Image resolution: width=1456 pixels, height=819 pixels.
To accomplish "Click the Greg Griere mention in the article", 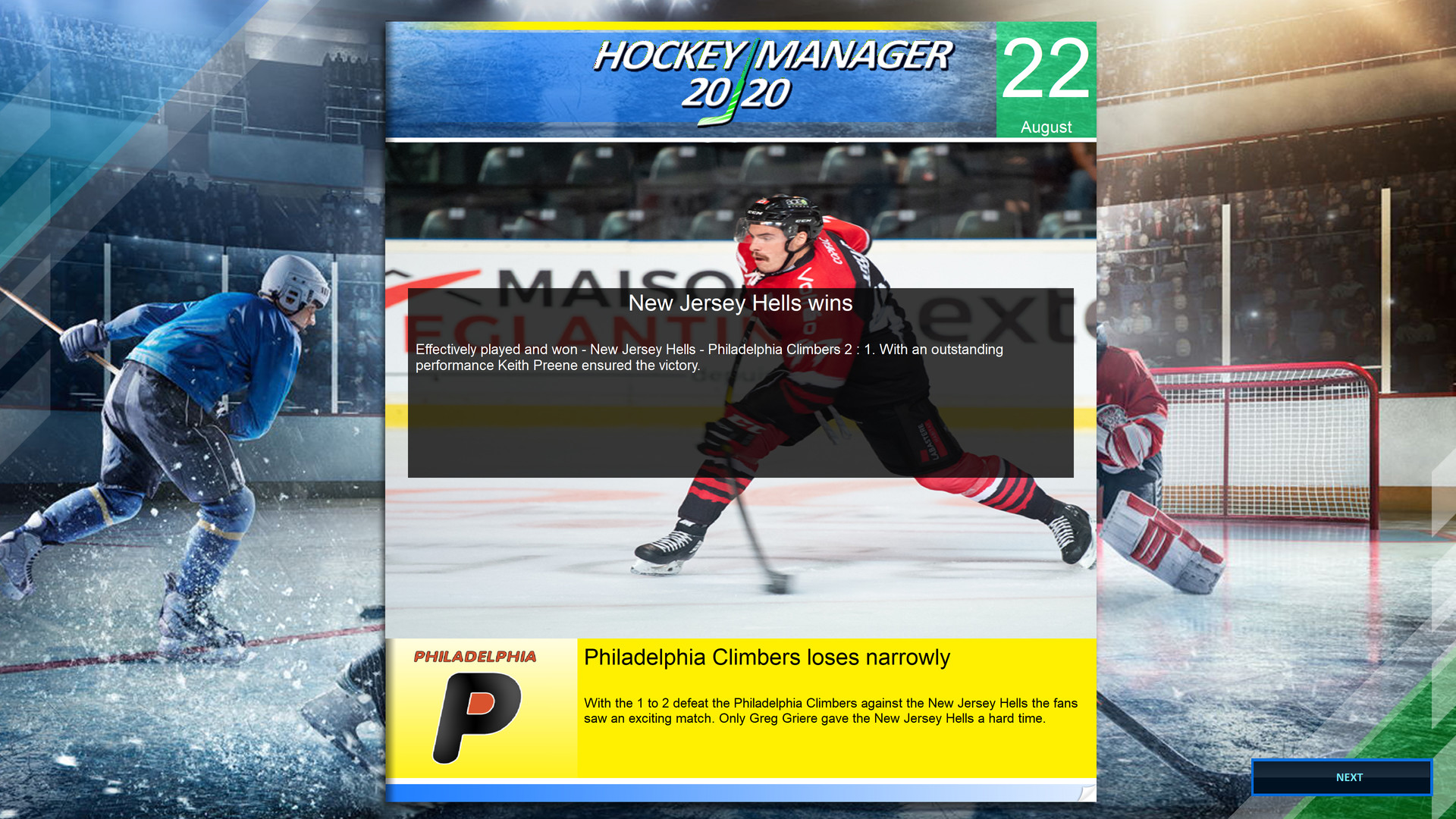I will point(783,718).
